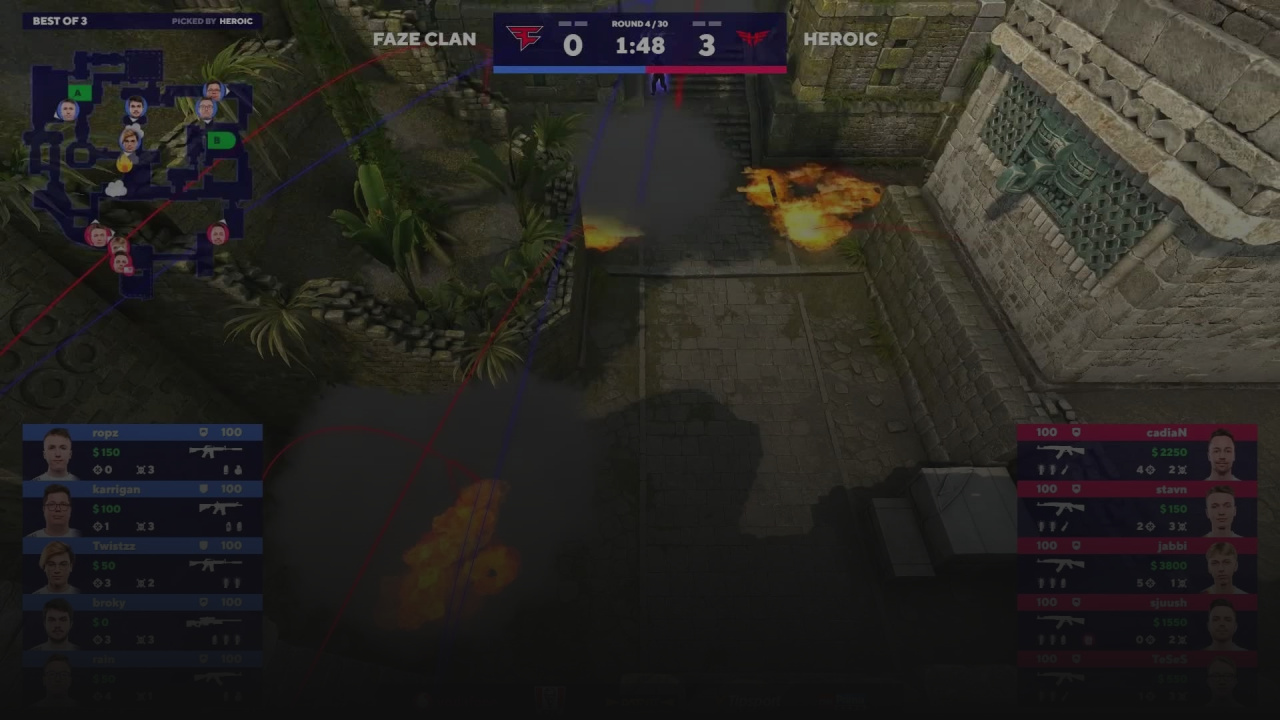
Task: Click ropz's player avatar portrait
Action: [56, 451]
